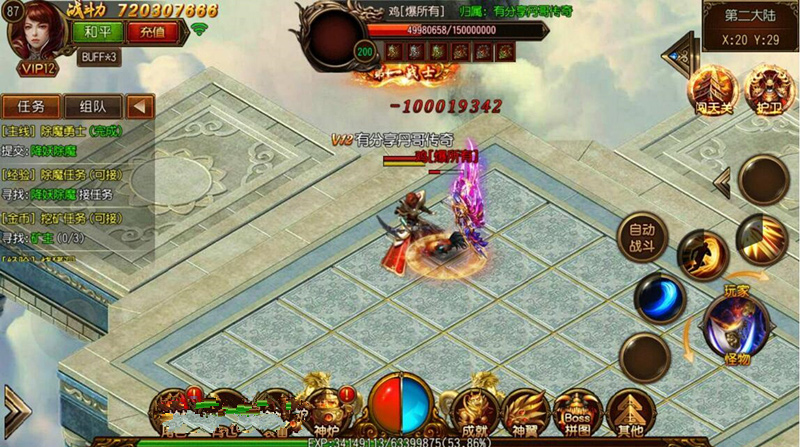Open the 神翼 wings menu

click(x=526, y=410)
